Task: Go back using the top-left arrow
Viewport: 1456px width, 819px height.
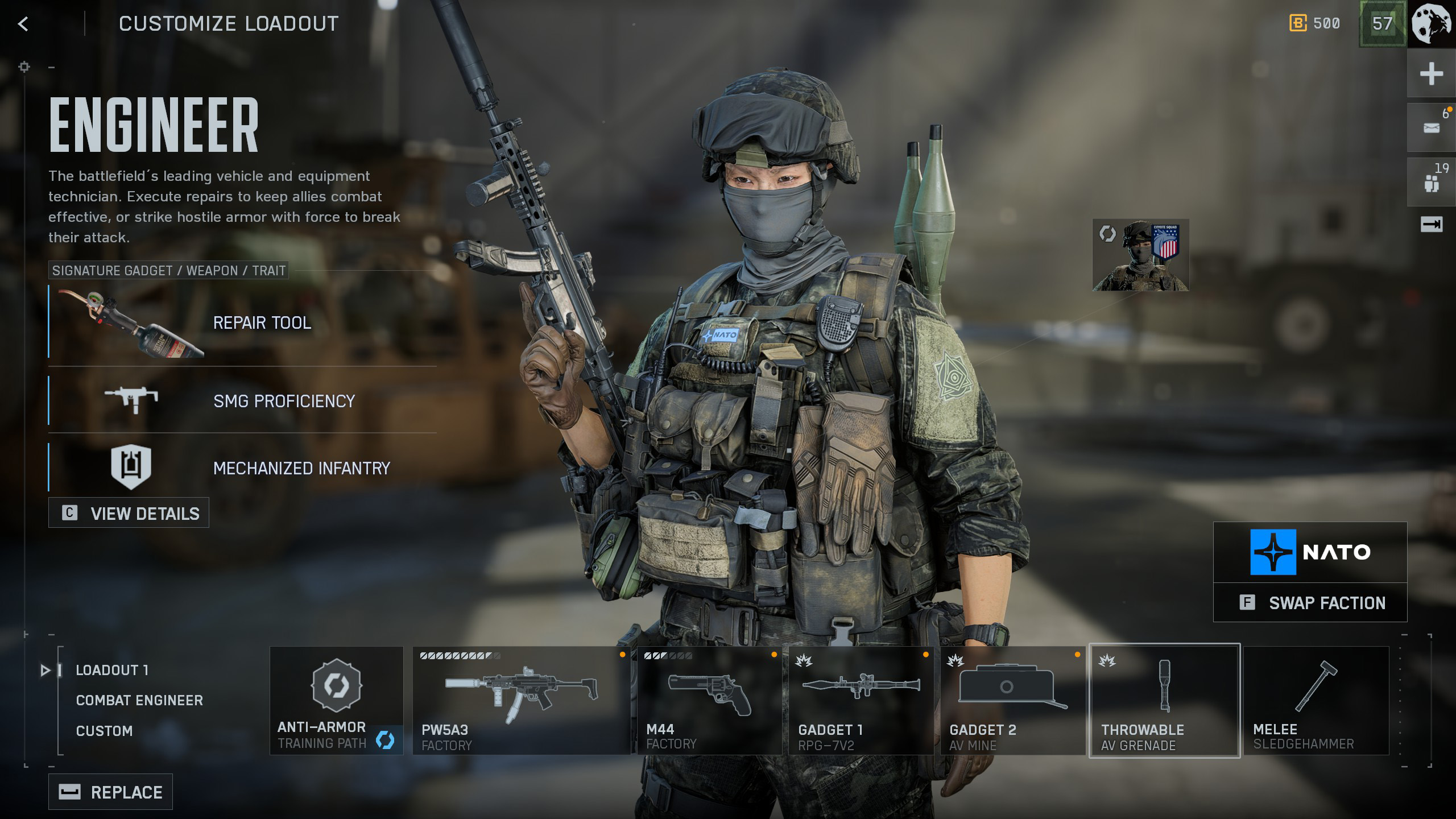Action: [23, 24]
